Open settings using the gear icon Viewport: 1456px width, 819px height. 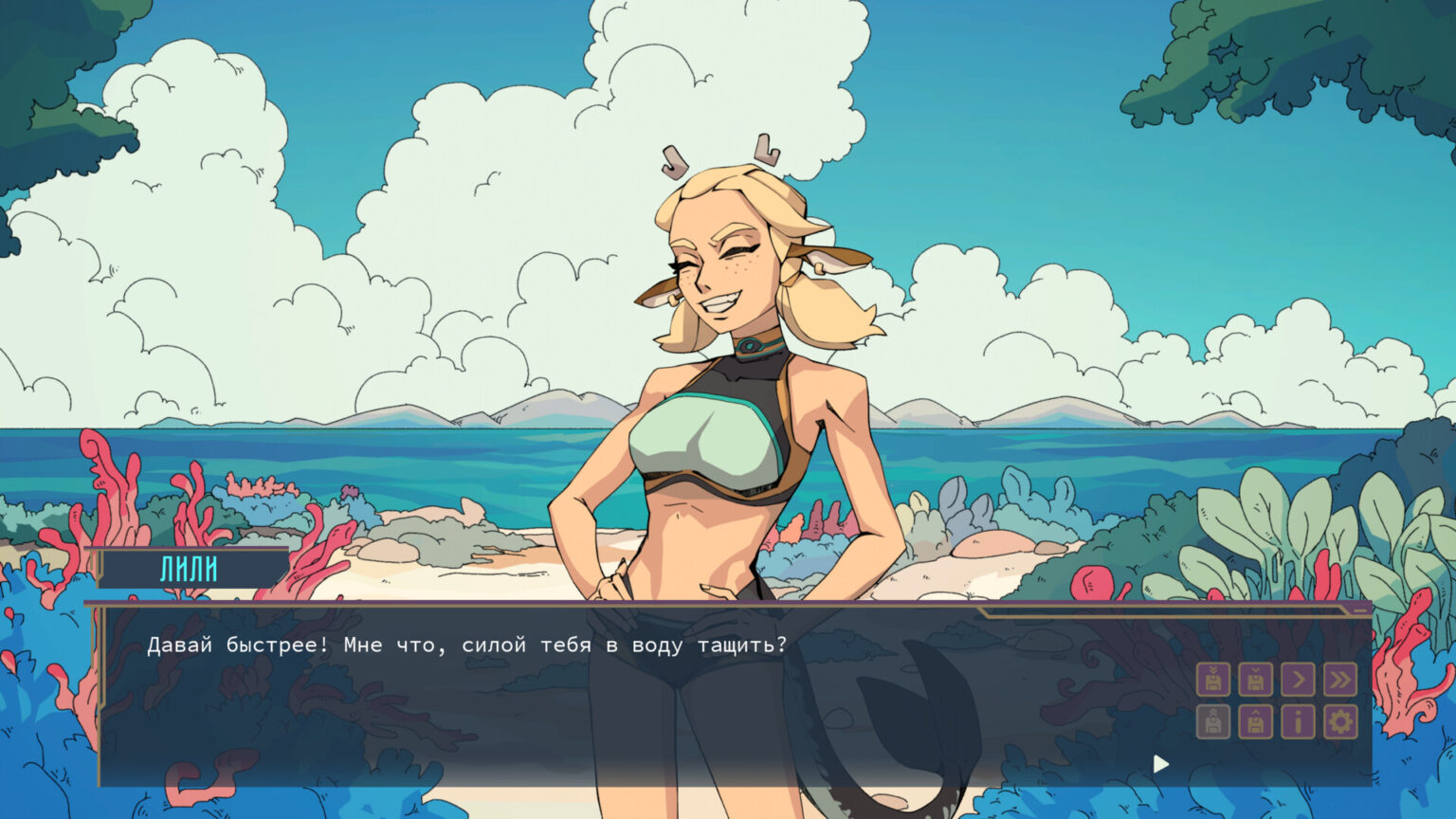(x=1339, y=722)
